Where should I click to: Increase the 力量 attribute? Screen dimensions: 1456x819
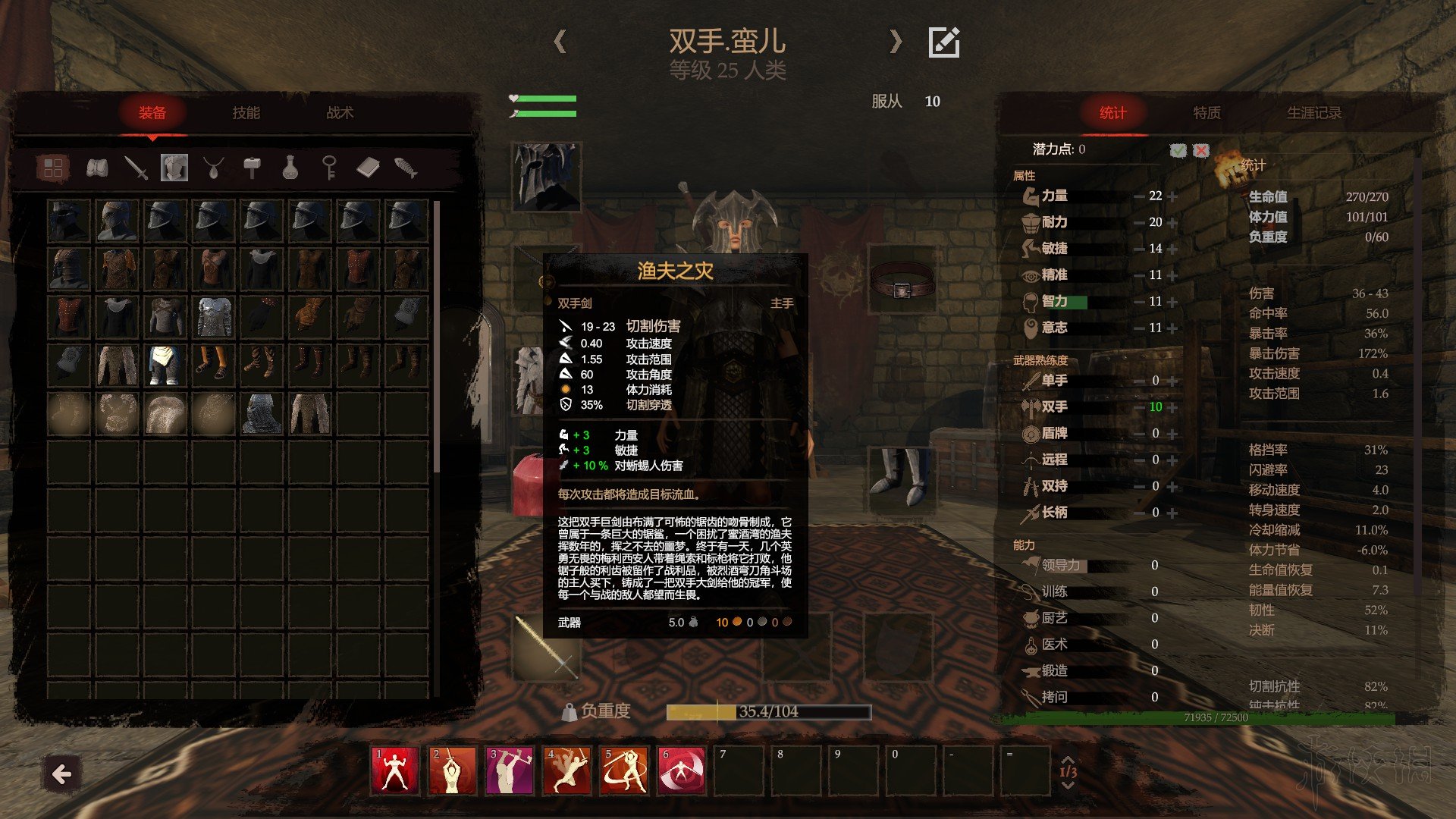(1173, 196)
